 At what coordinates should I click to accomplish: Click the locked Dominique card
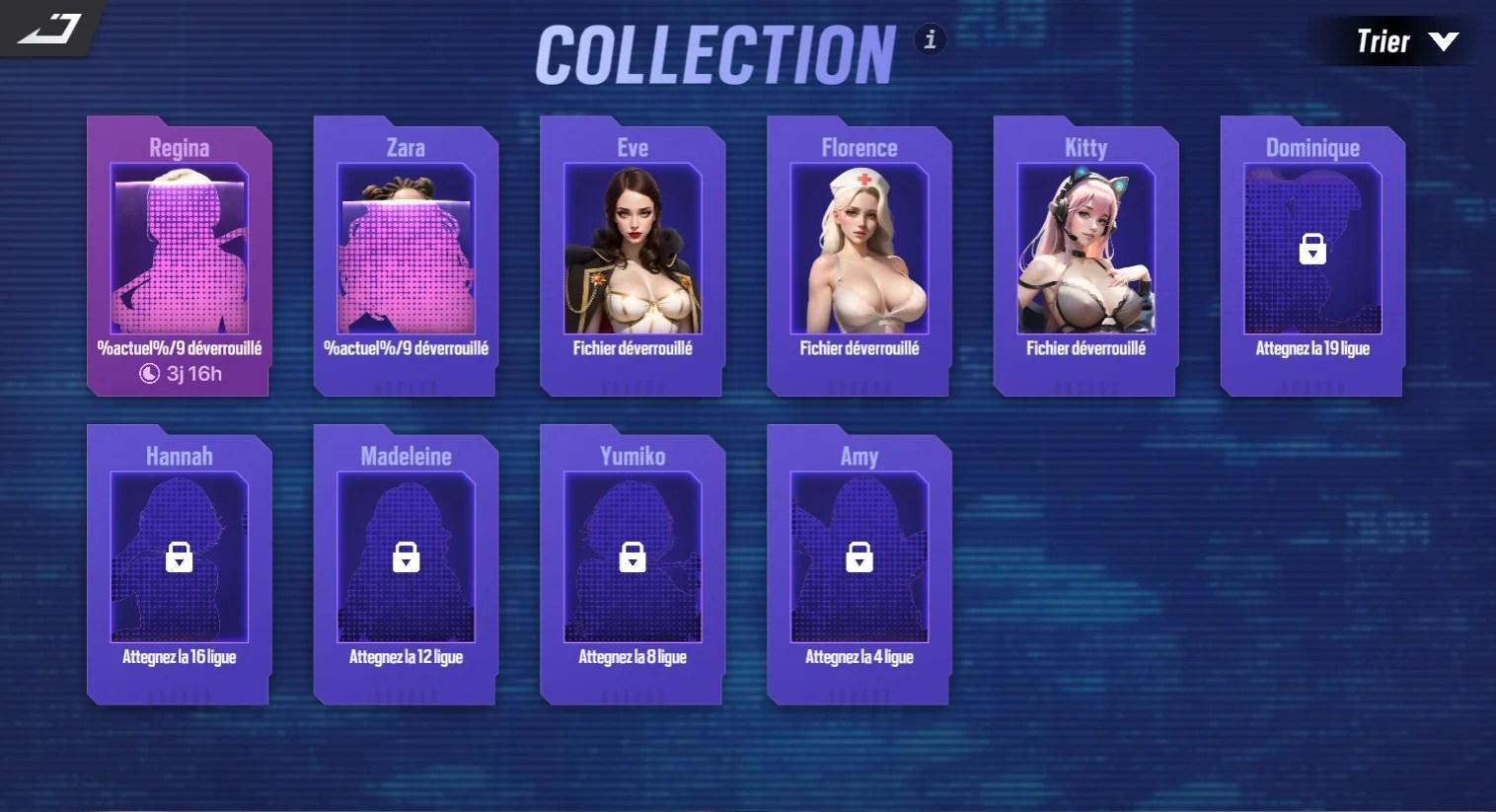coord(1312,255)
